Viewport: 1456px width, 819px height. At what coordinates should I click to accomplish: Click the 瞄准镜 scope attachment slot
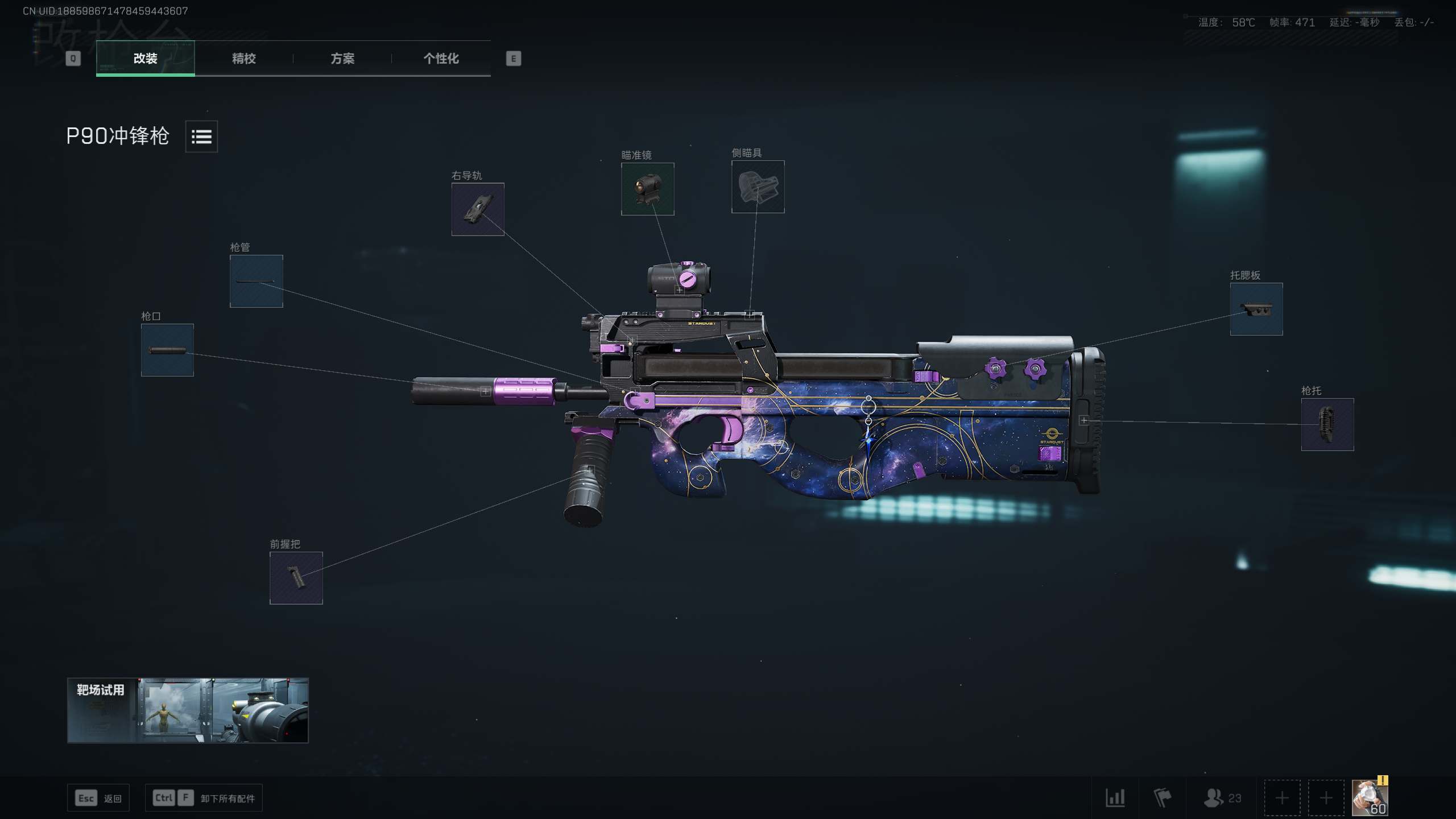(648, 189)
